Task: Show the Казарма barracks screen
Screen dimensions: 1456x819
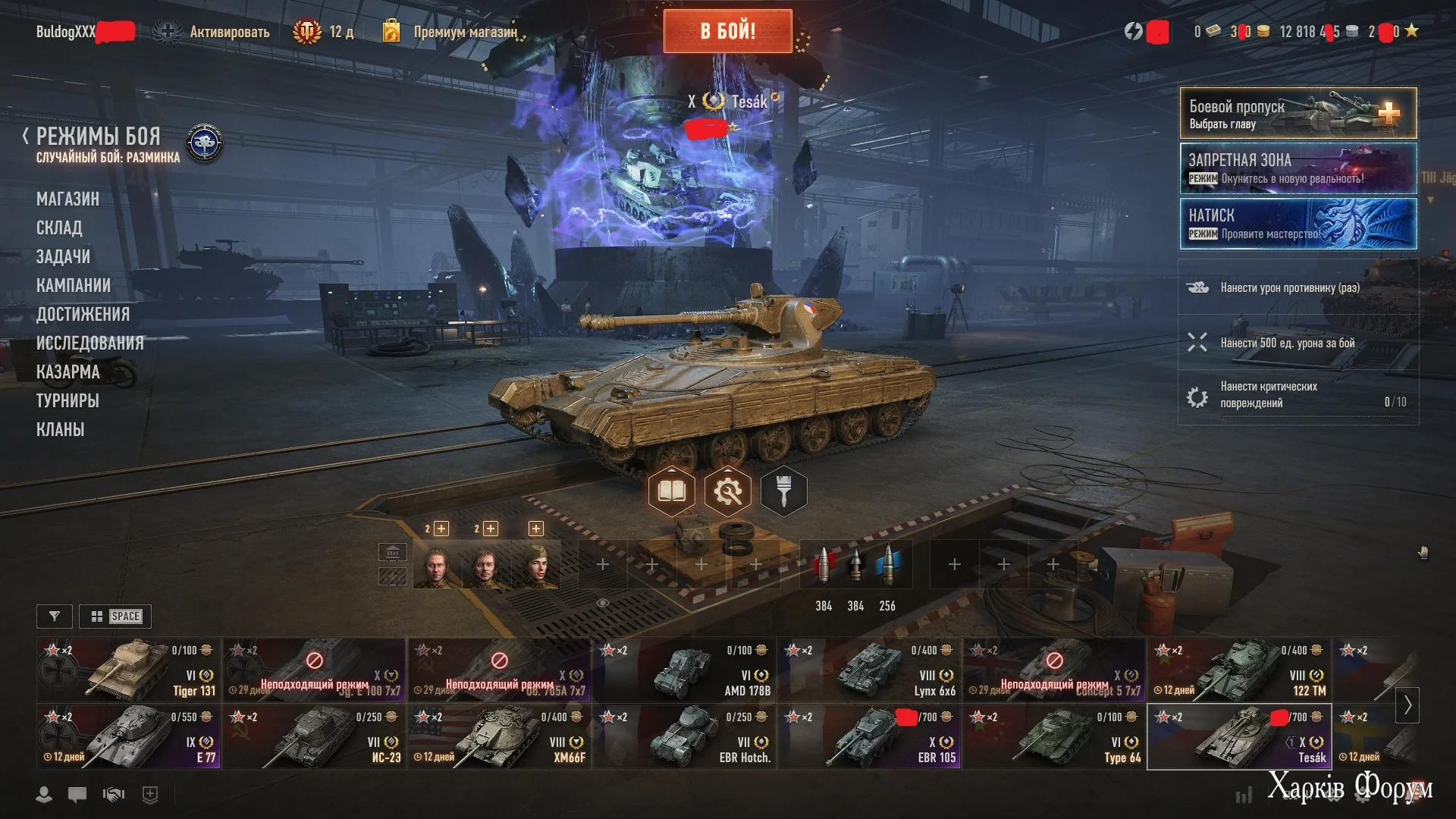Action: (67, 372)
